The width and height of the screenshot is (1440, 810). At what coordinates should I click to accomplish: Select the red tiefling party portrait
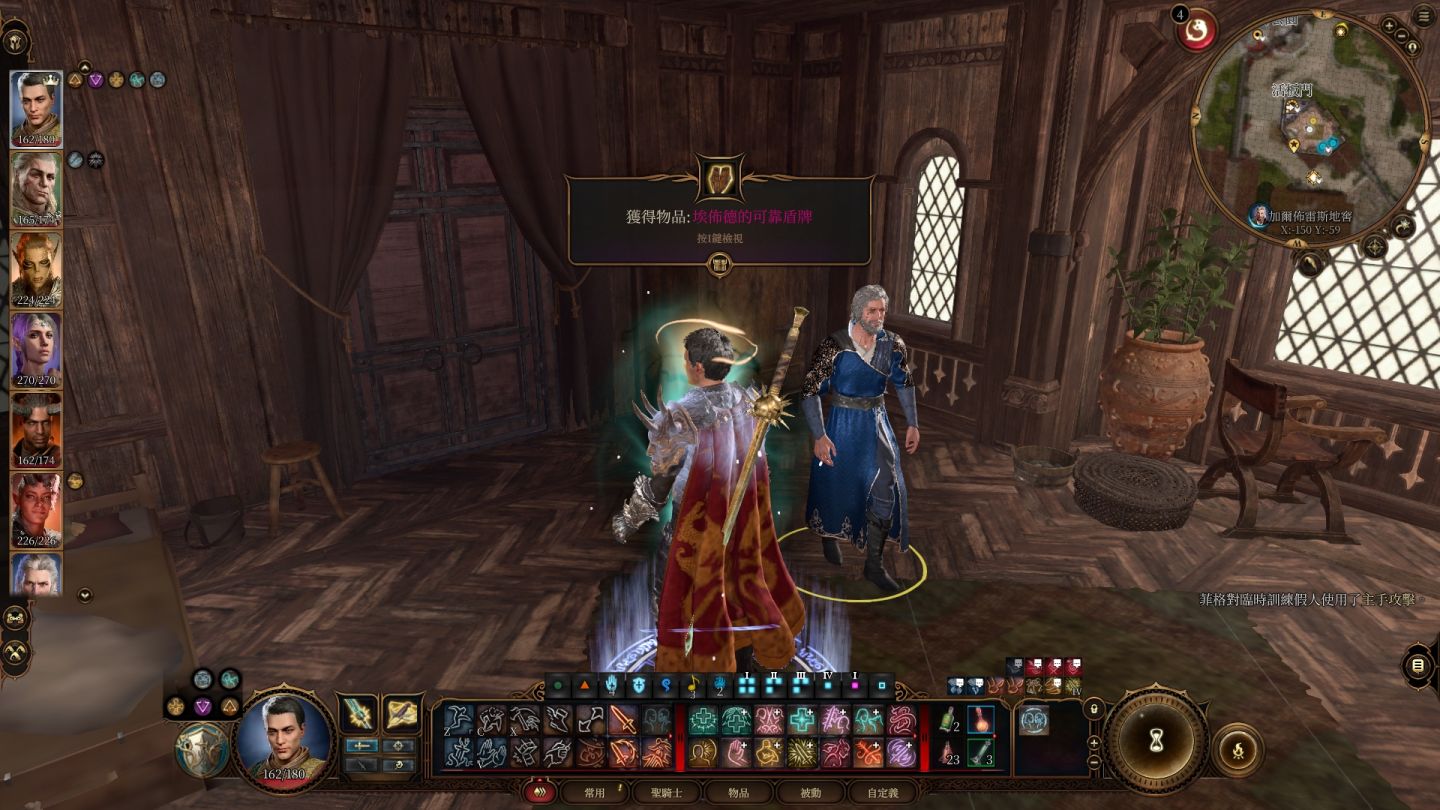pos(36,509)
